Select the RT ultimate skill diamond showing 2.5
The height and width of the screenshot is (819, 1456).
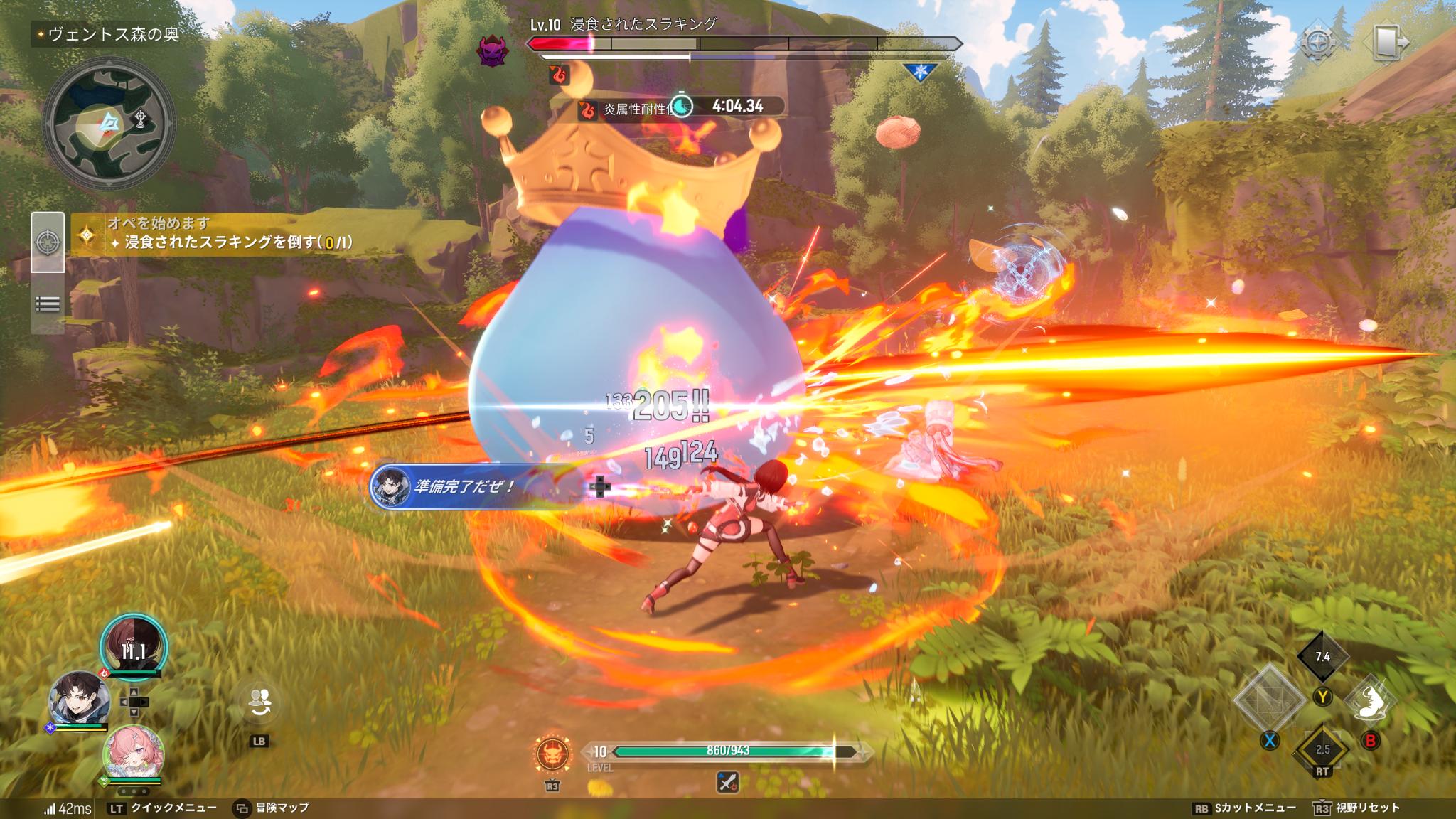click(x=1322, y=749)
